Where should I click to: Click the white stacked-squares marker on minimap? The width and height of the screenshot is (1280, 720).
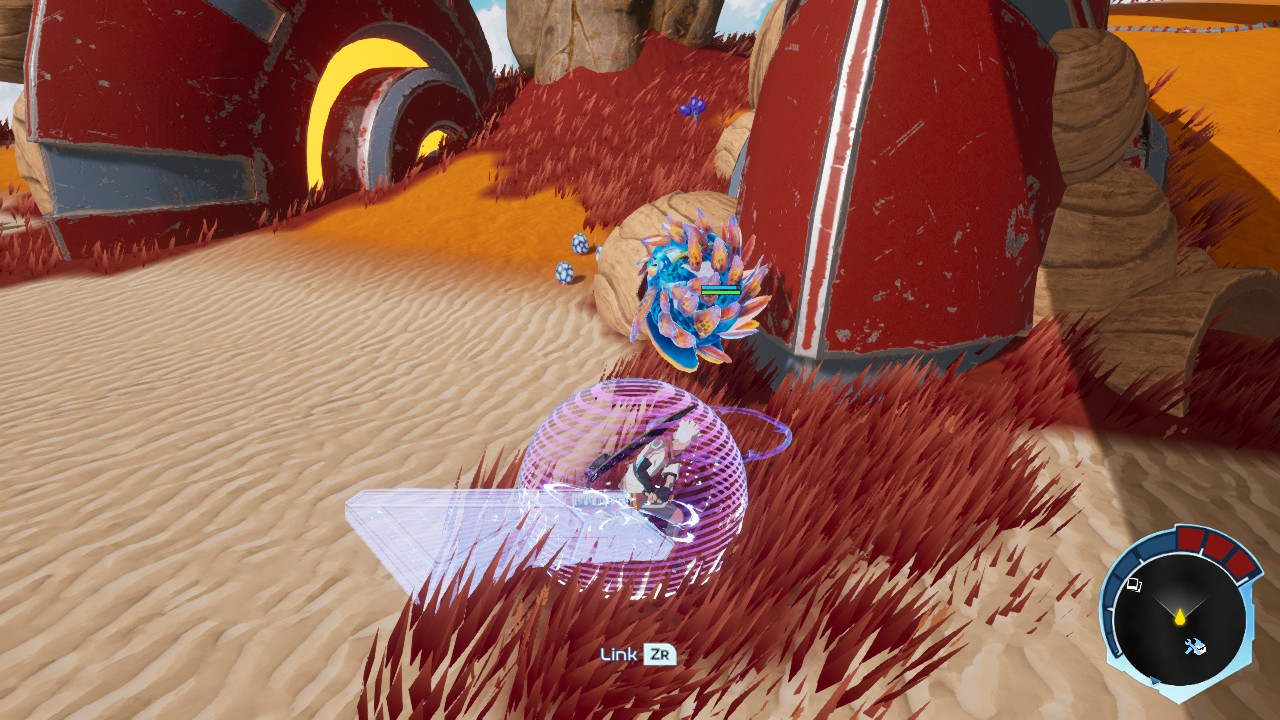1134,585
